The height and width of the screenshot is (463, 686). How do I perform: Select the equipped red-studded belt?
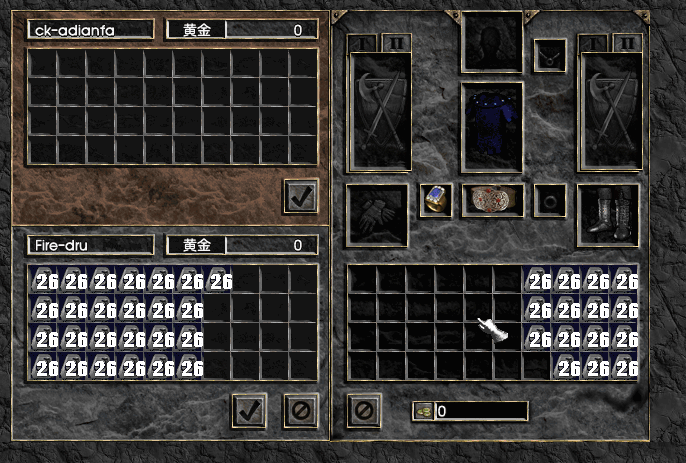tap(491, 199)
